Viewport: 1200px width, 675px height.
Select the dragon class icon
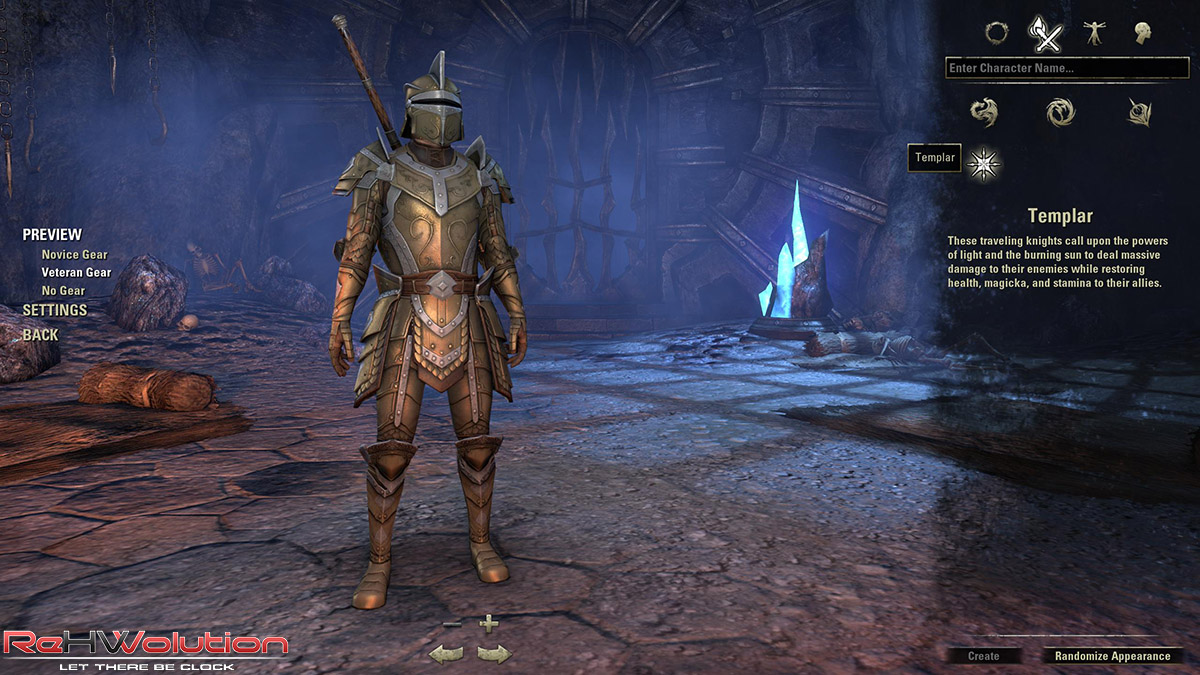click(x=984, y=112)
